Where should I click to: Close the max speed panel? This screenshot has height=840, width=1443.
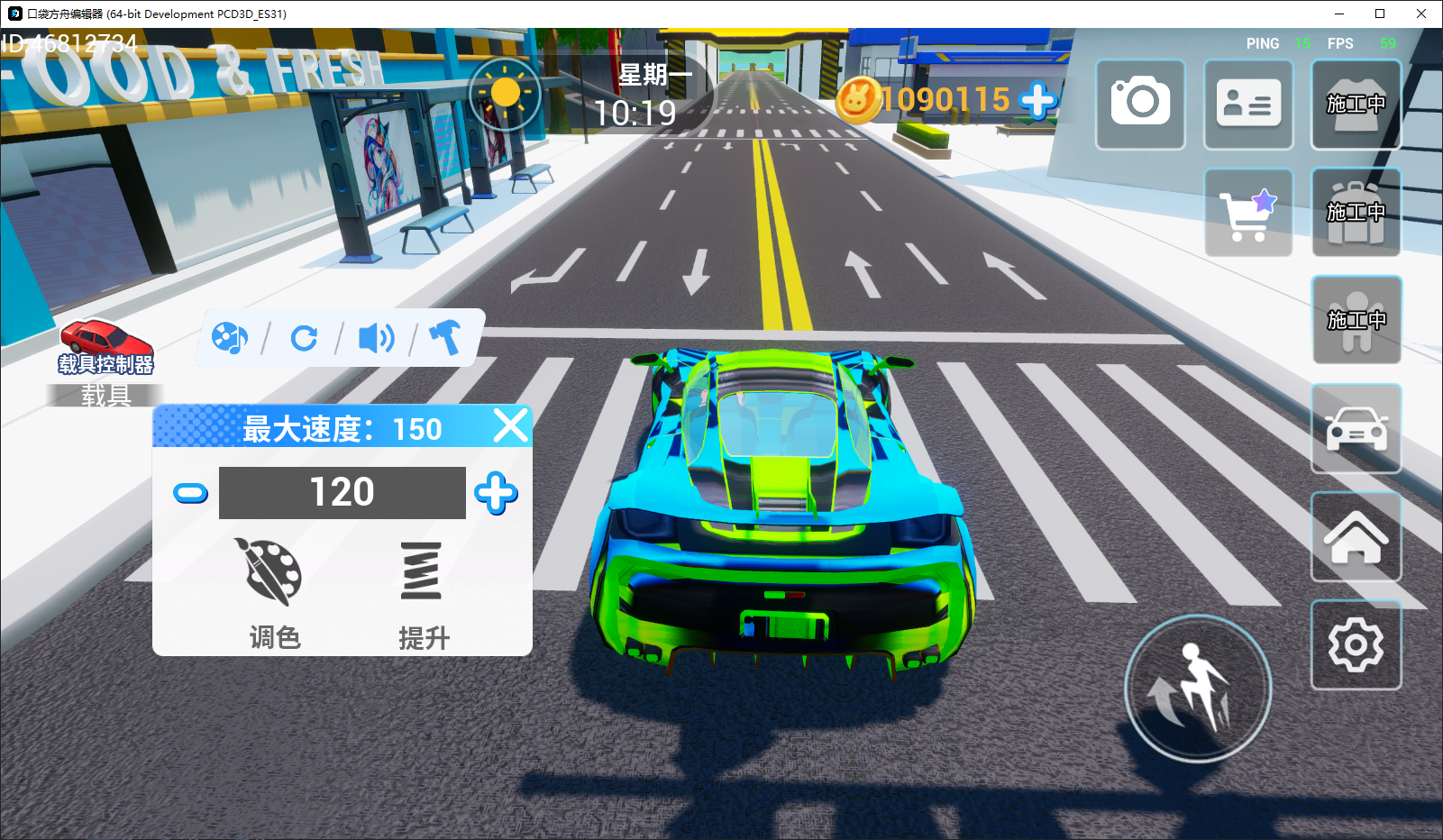[x=510, y=425]
